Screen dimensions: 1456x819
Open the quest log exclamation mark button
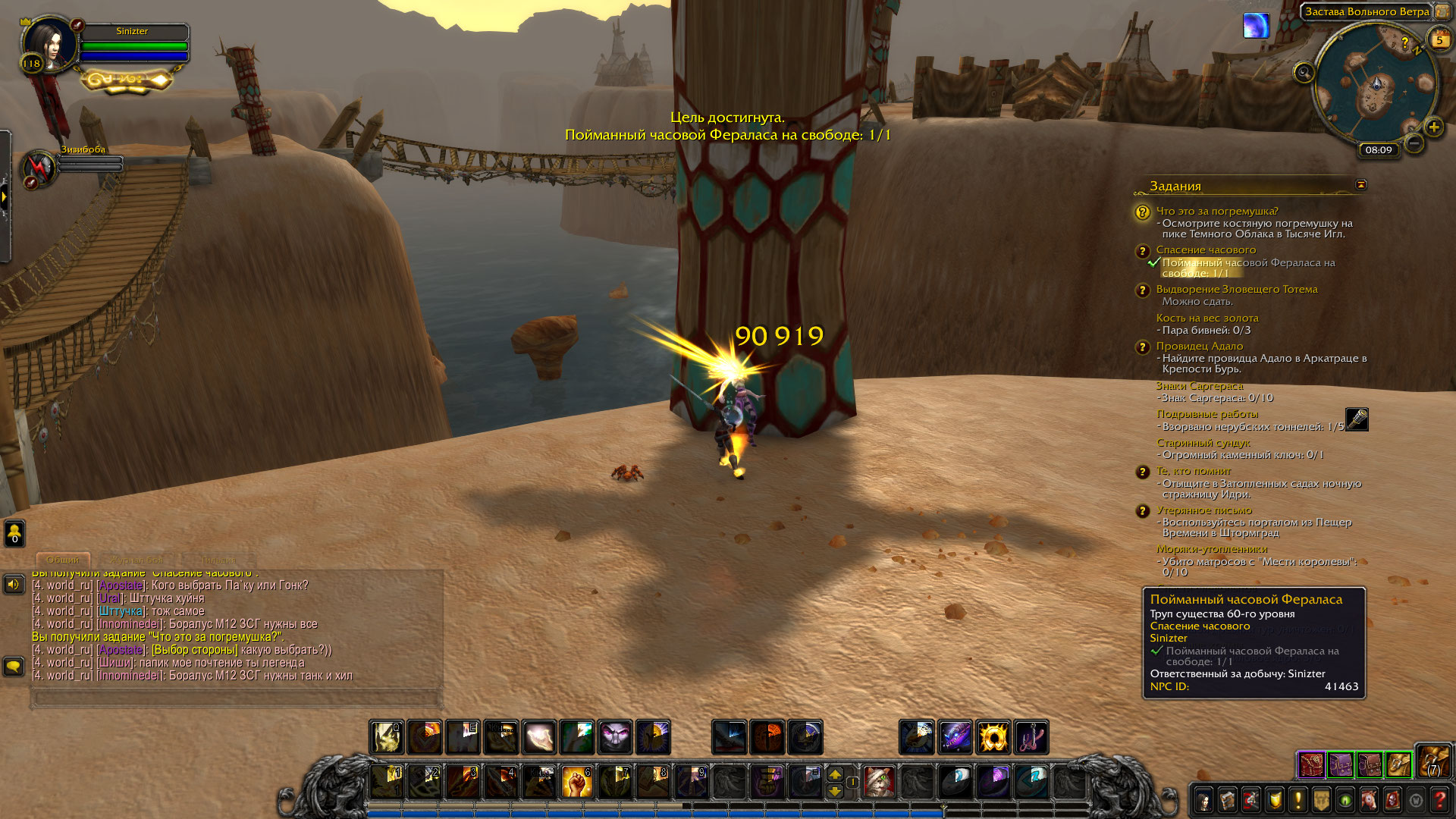pyautogui.click(x=1298, y=800)
